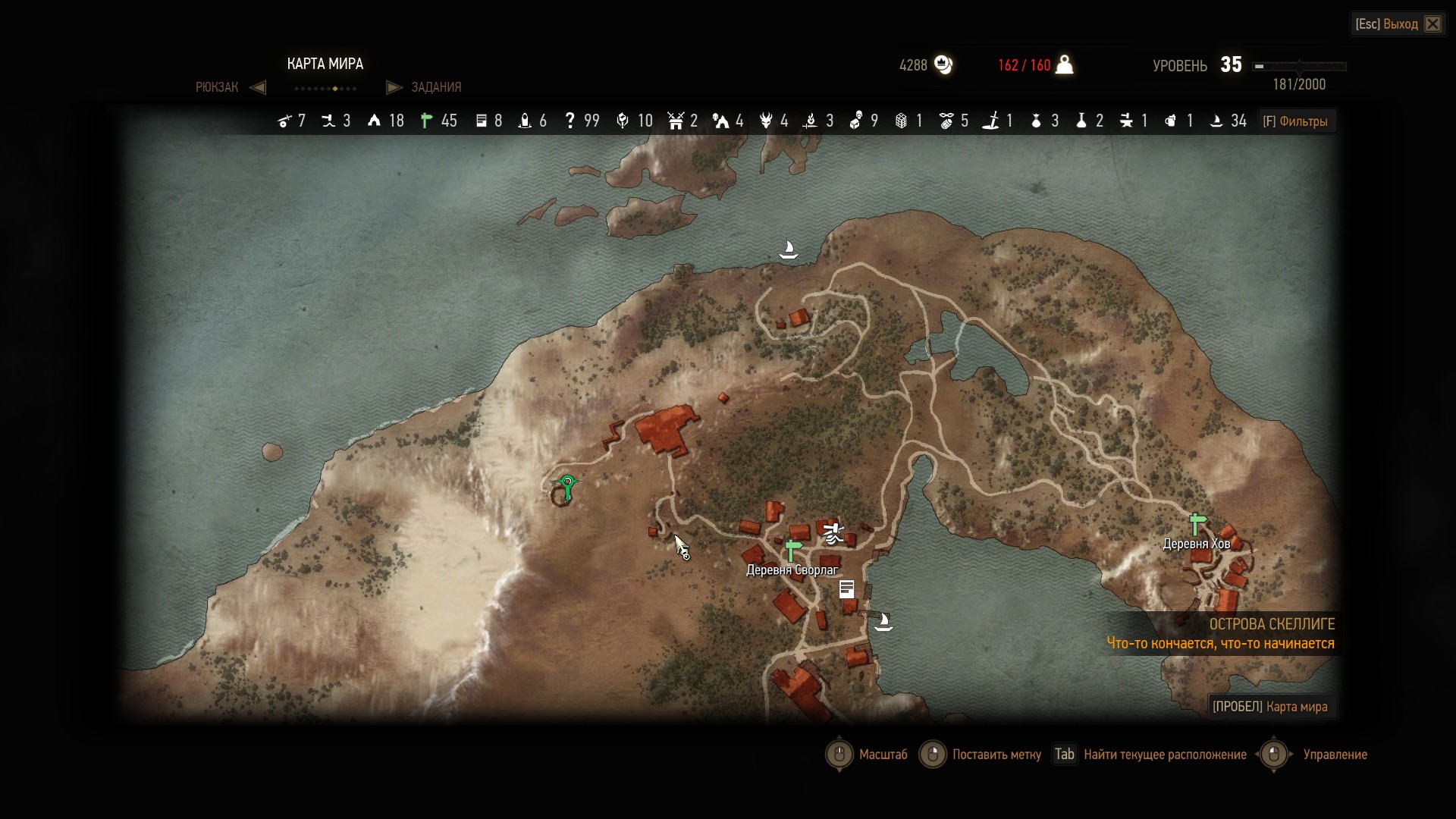Toggle the question mark undiscovered locations filter
Viewport: 1456px width, 819px height.
click(x=570, y=121)
